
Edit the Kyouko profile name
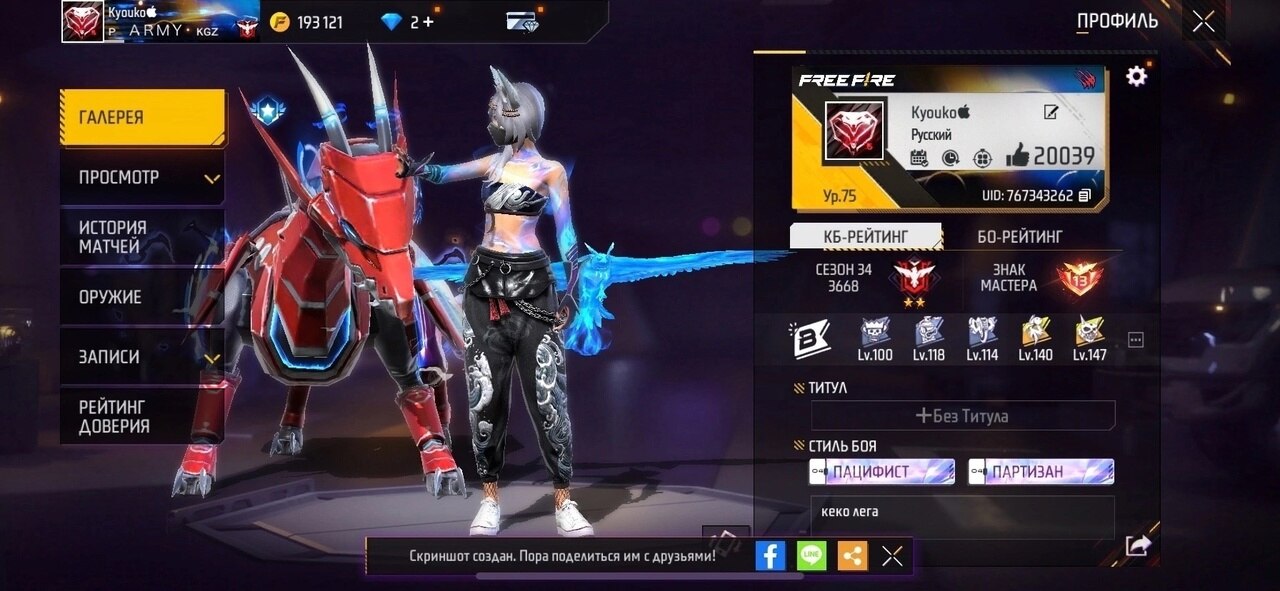tap(1051, 112)
